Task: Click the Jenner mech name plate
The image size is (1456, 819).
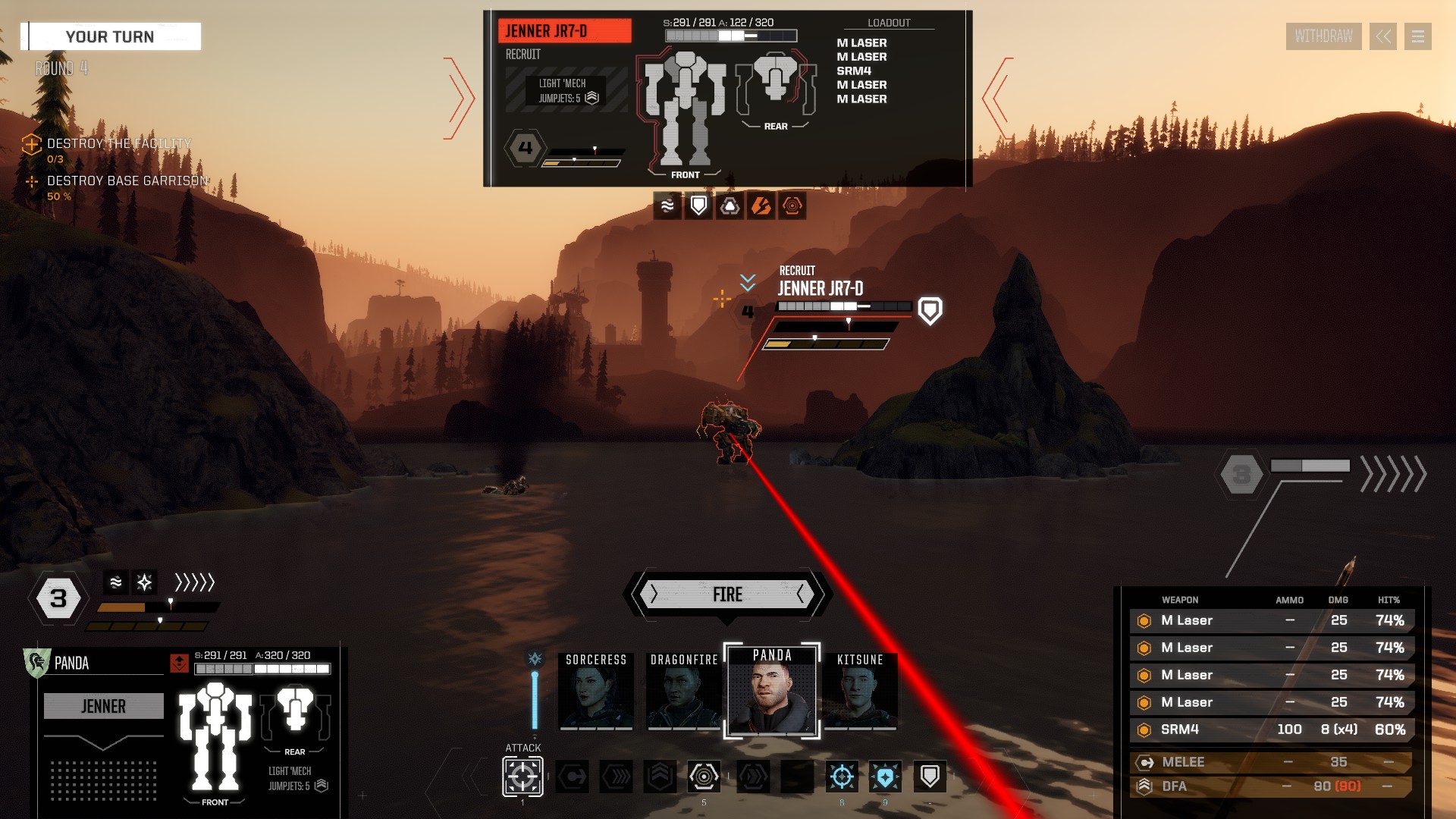Action: [104, 706]
